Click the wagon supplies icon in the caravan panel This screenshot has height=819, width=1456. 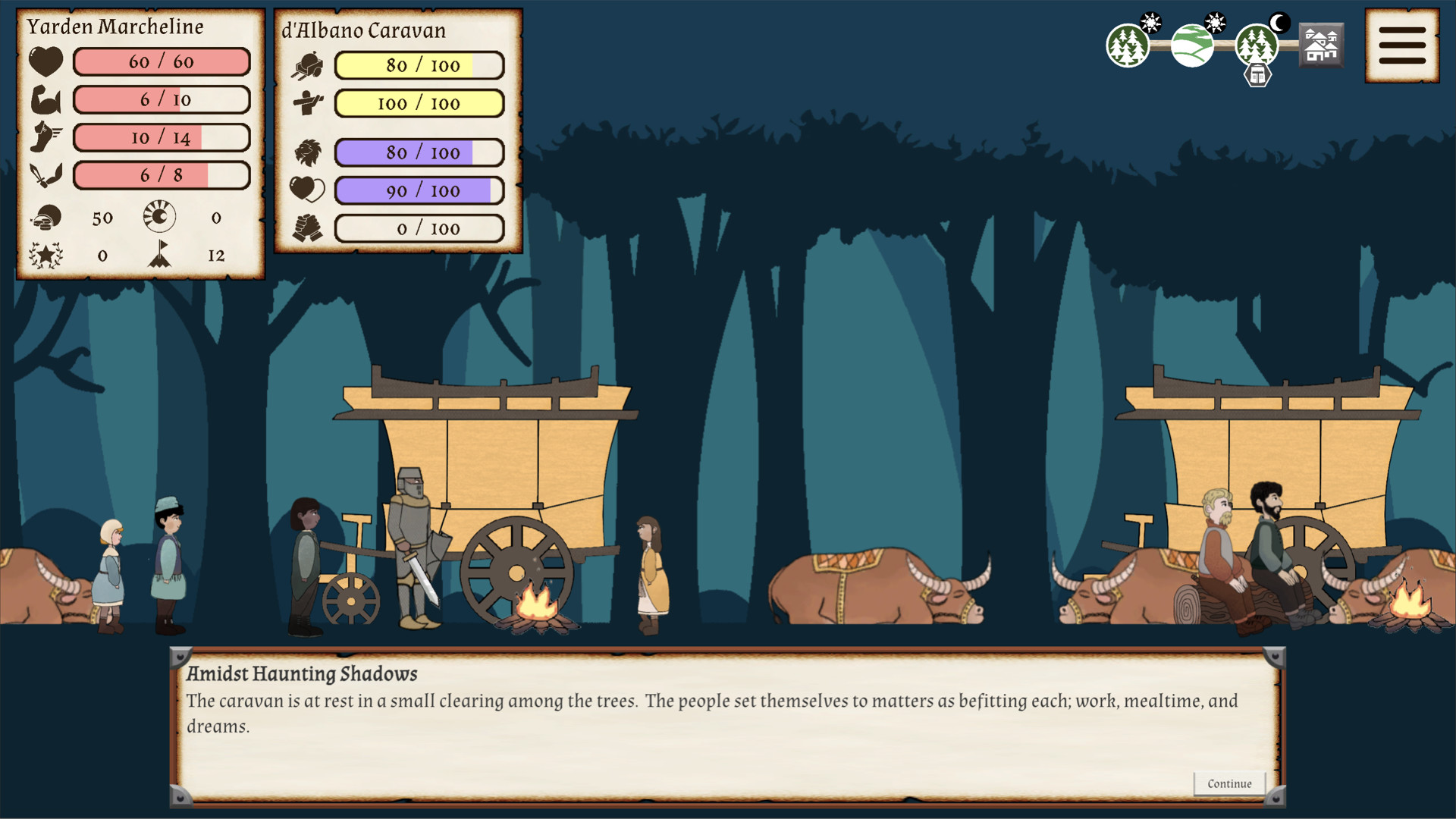(x=307, y=64)
